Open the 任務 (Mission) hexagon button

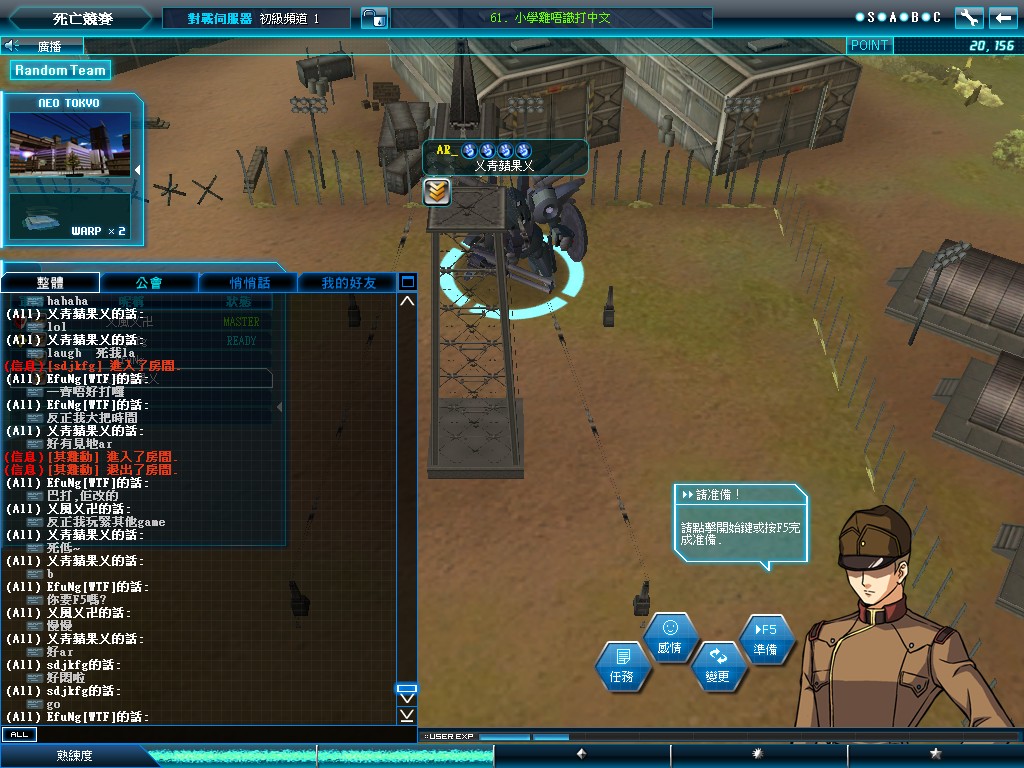(x=622, y=666)
